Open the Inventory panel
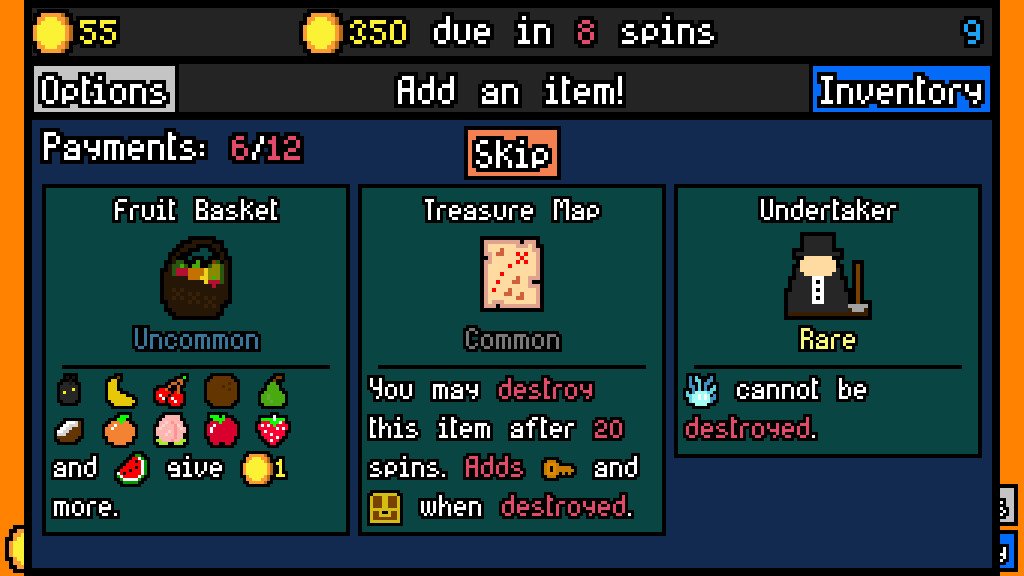 tap(900, 91)
